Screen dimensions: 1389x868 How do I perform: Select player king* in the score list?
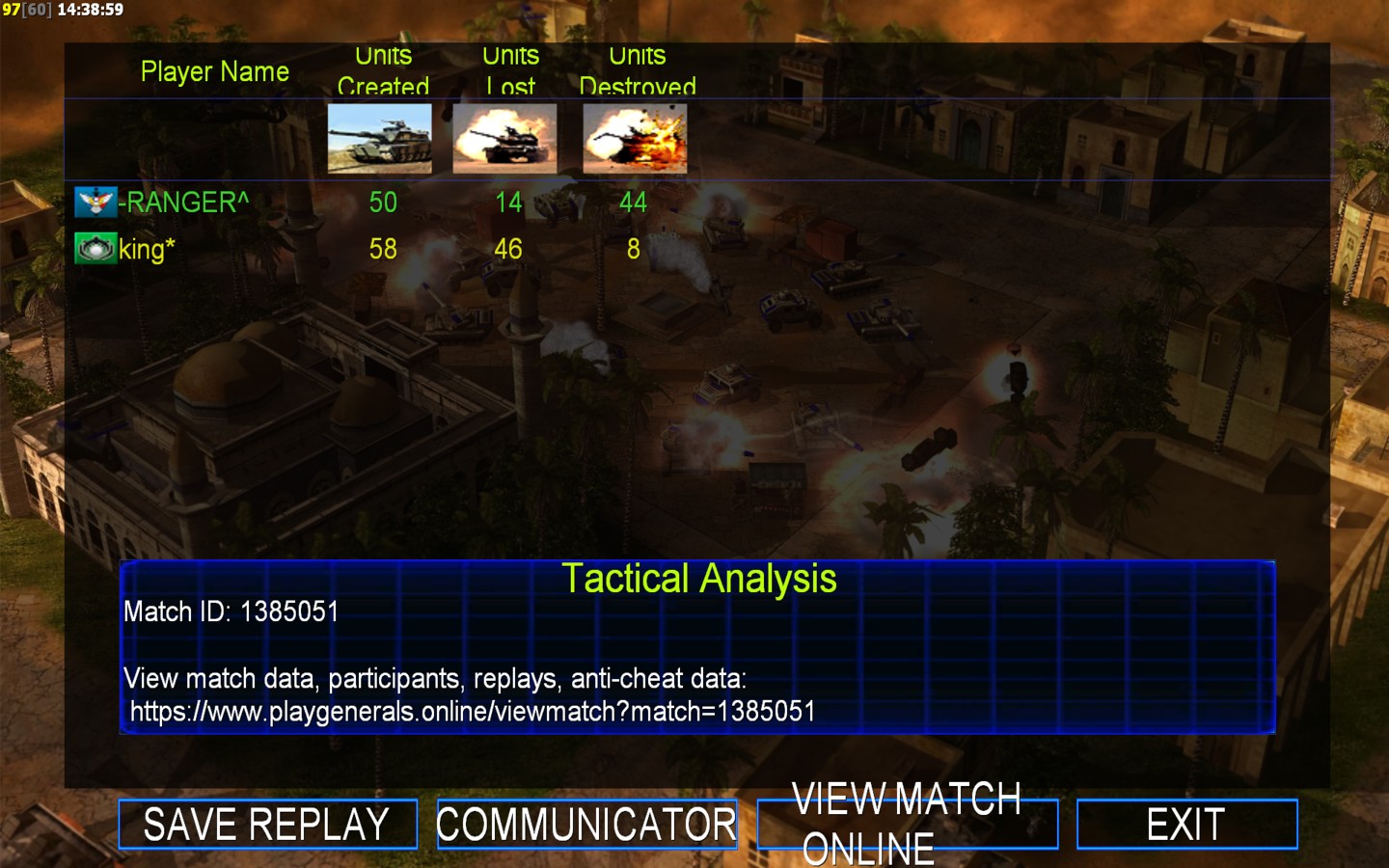tap(147, 250)
